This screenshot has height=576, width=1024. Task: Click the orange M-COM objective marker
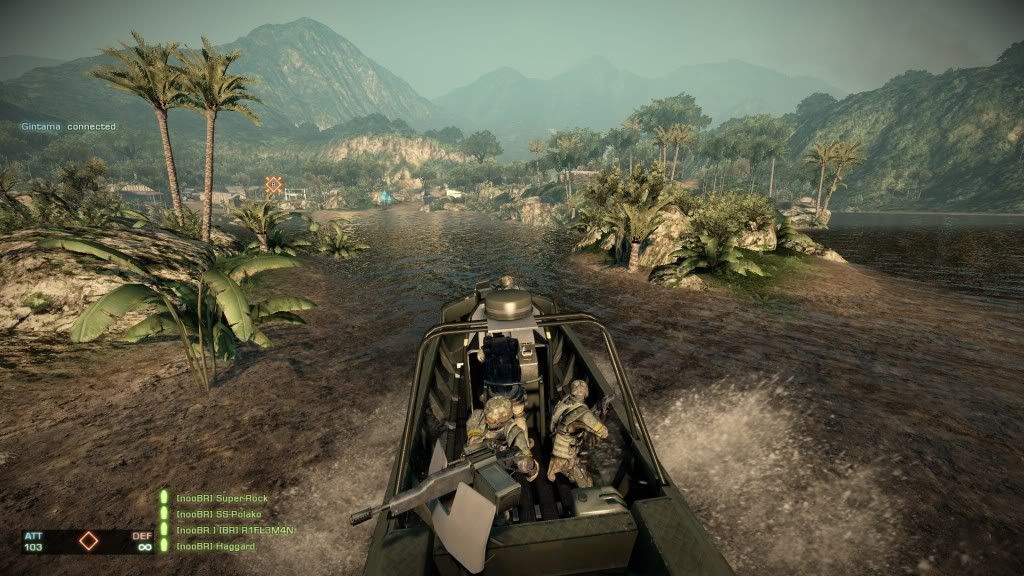pos(273,184)
